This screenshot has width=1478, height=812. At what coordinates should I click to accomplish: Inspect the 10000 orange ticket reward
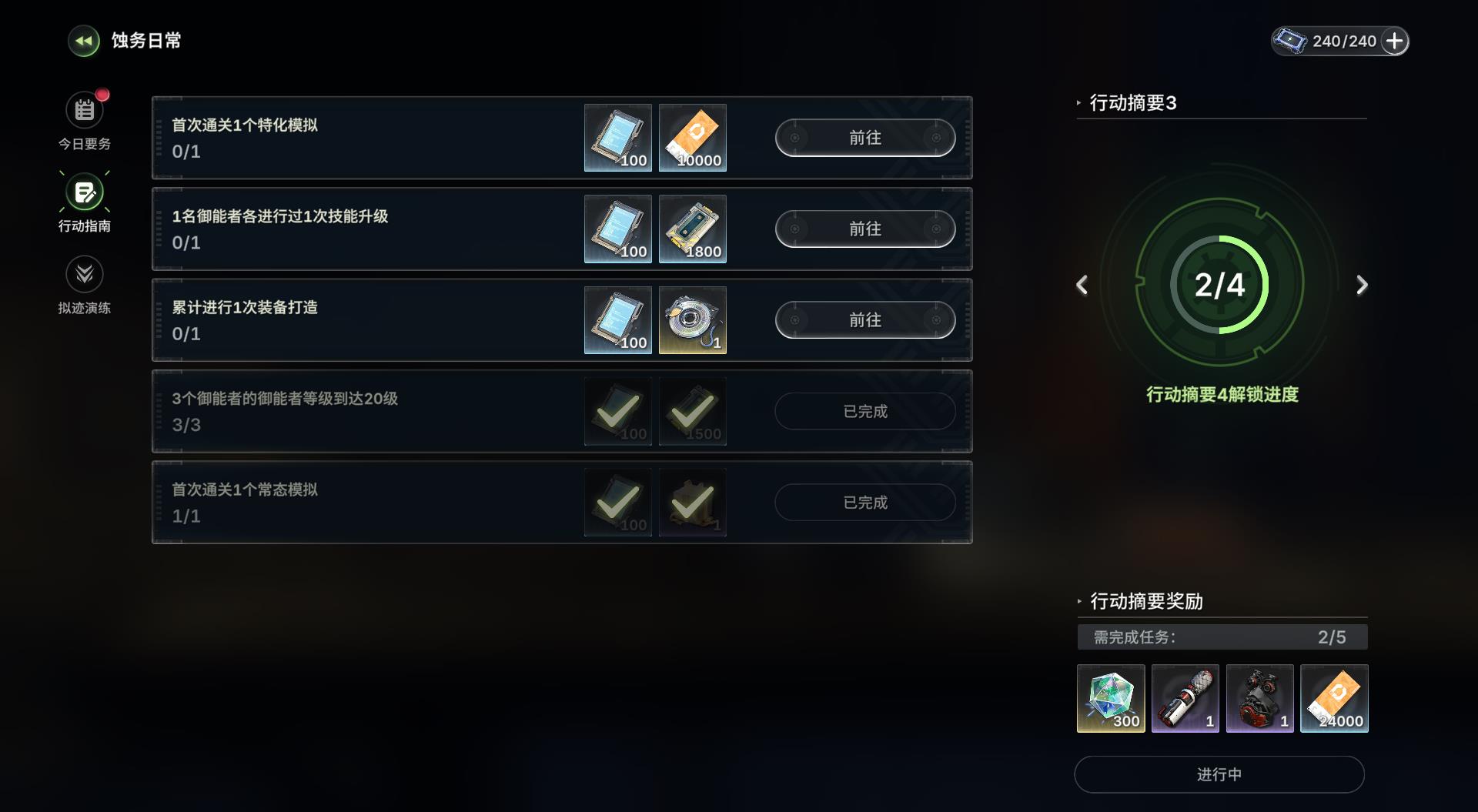click(693, 138)
